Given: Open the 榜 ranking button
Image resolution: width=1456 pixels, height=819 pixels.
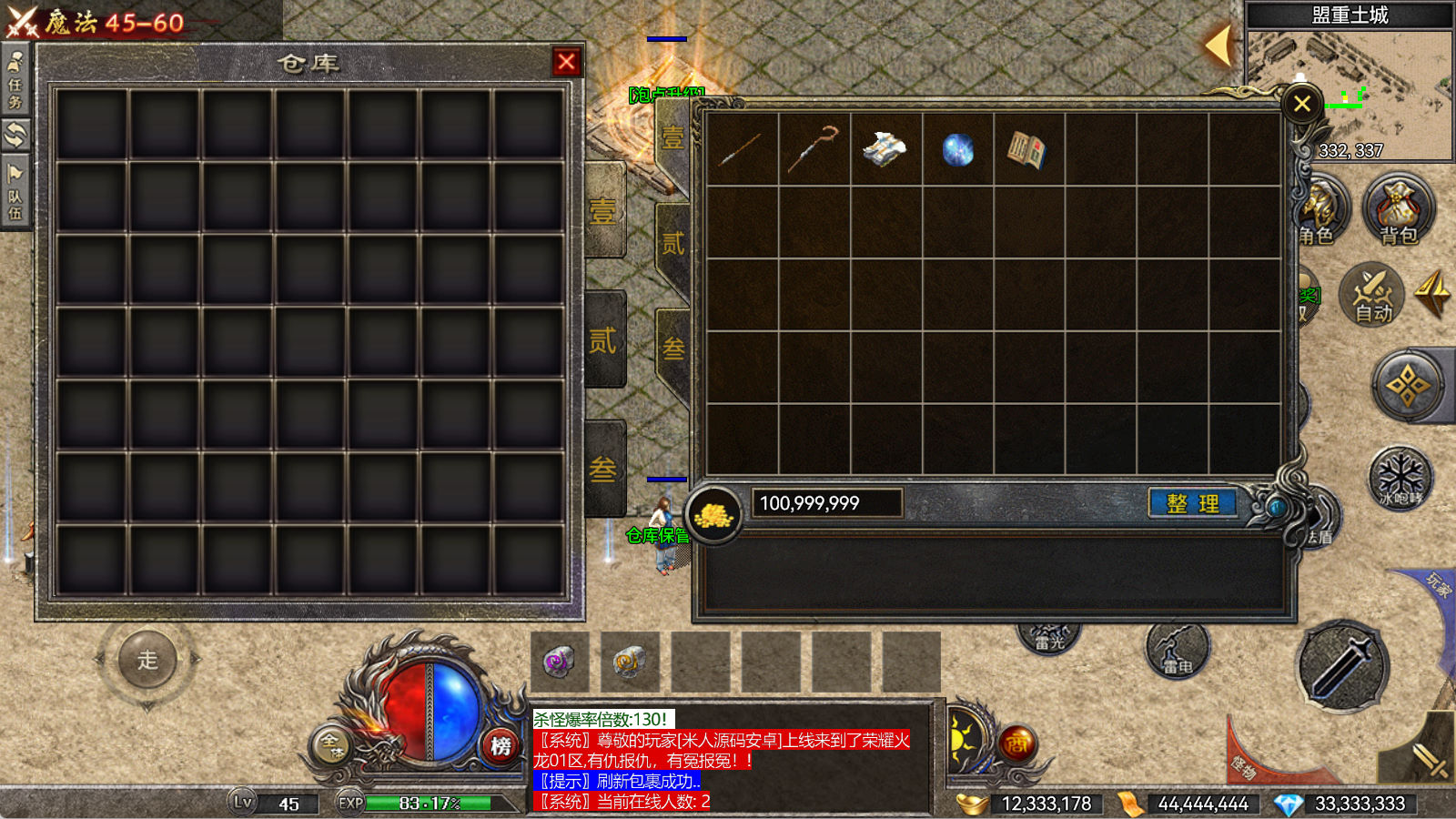Looking at the screenshot, I should 500,746.
